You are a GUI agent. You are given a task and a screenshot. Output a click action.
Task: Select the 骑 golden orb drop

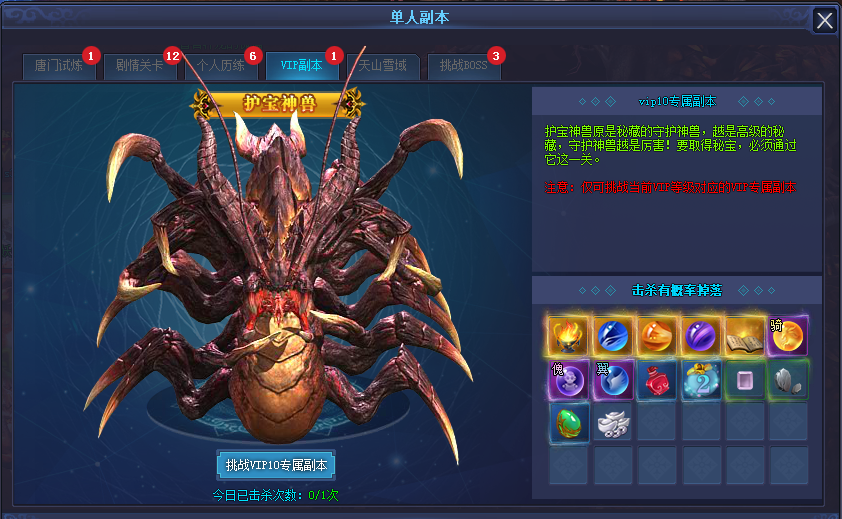coord(788,337)
